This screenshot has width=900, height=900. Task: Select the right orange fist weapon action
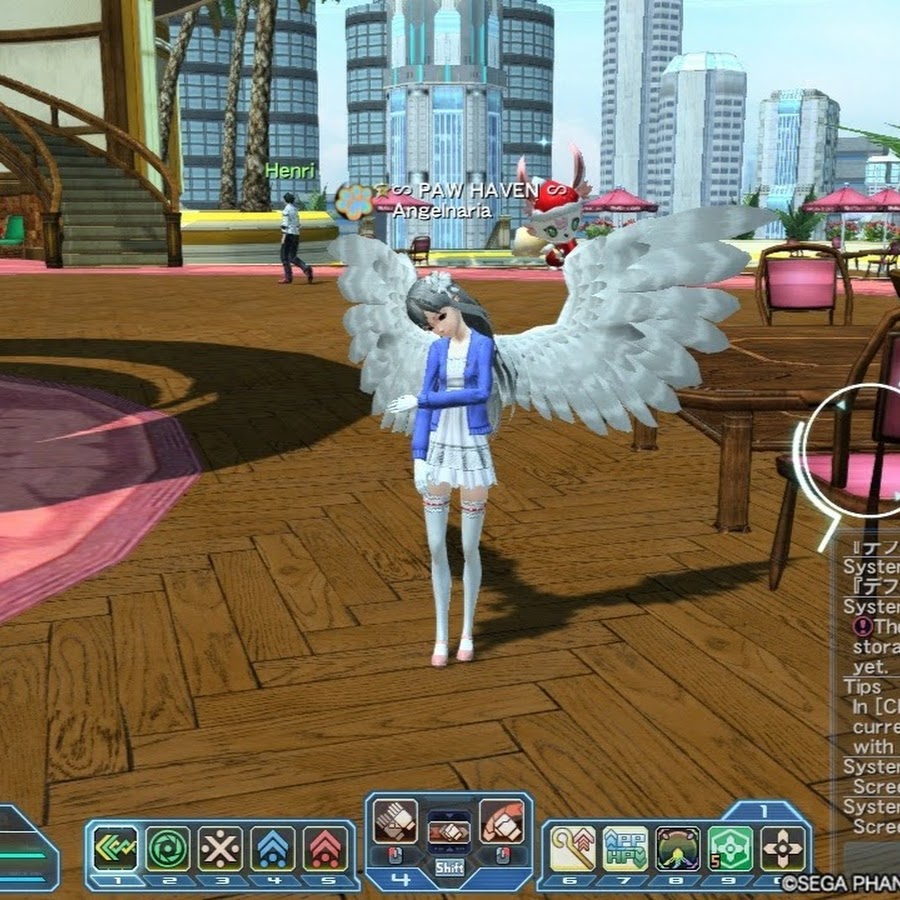pyautogui.click(x=502, y=822)
